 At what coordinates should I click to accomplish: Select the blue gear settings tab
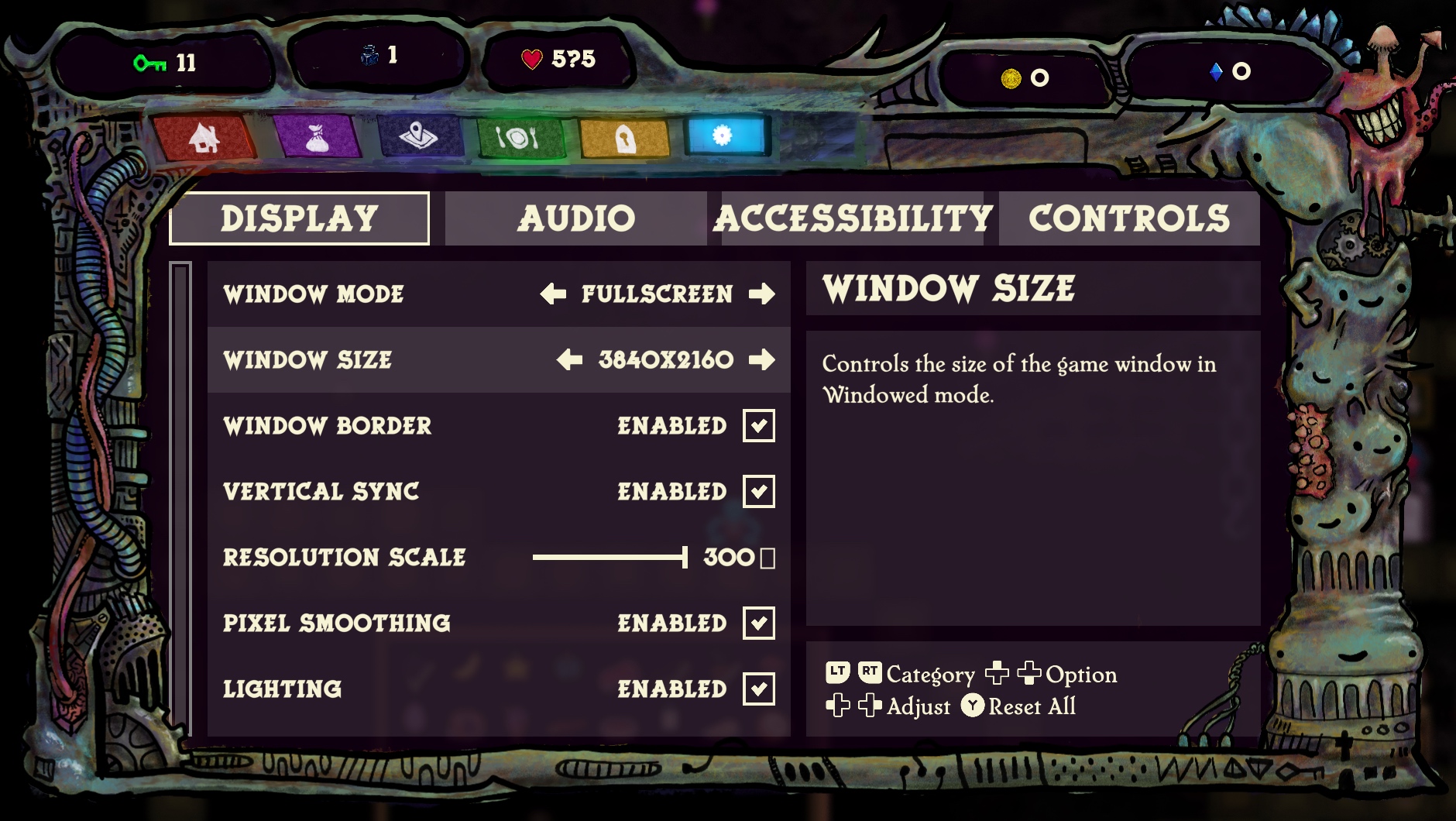(723, 136)
